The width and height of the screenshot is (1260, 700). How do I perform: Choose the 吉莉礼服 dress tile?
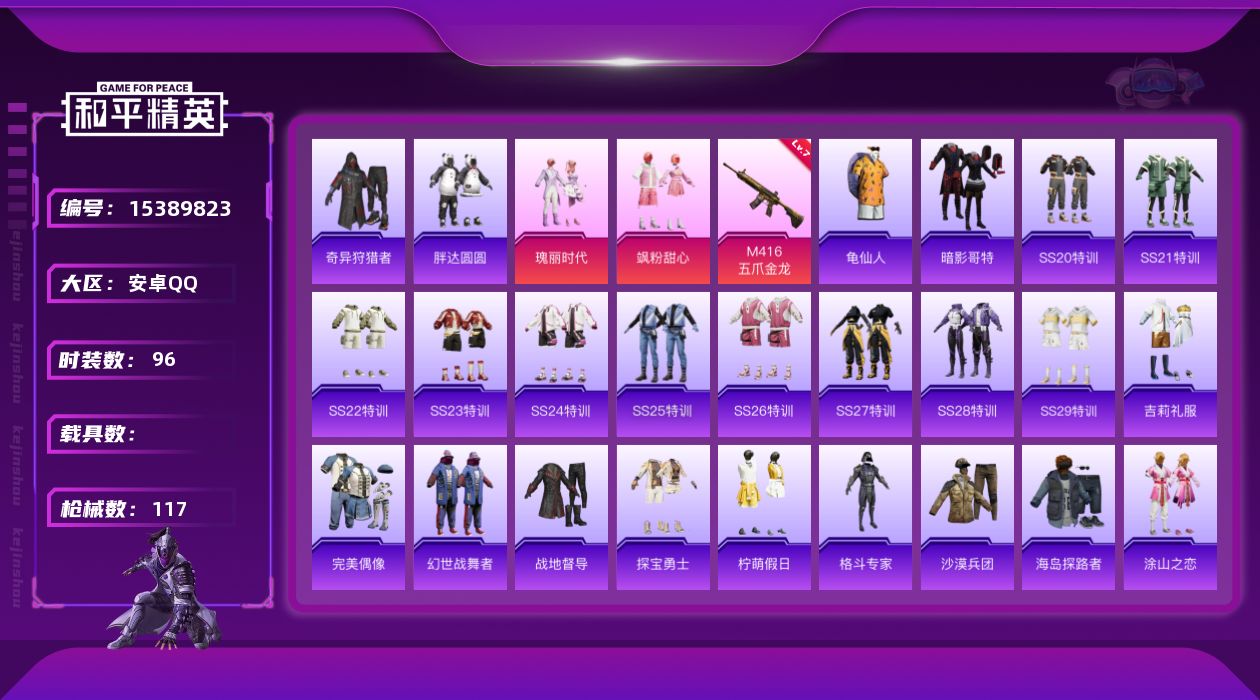click(1170, 364)
